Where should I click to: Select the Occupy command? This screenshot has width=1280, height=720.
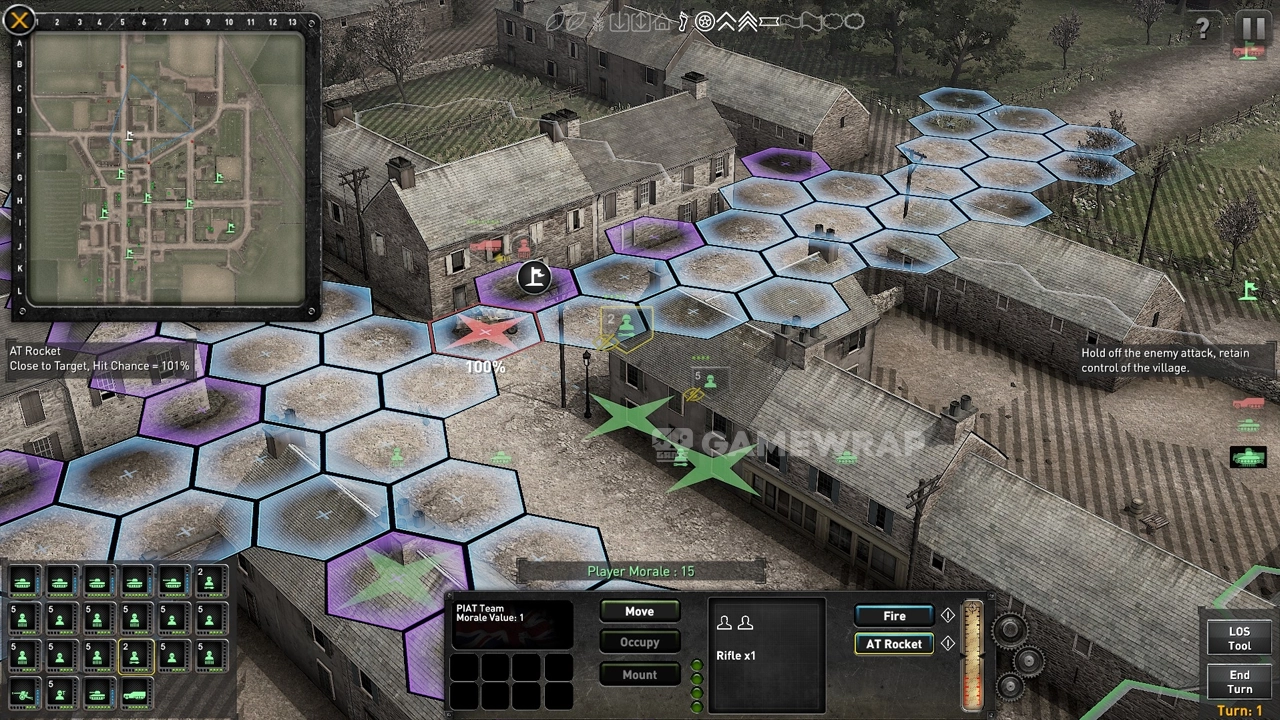639,643
